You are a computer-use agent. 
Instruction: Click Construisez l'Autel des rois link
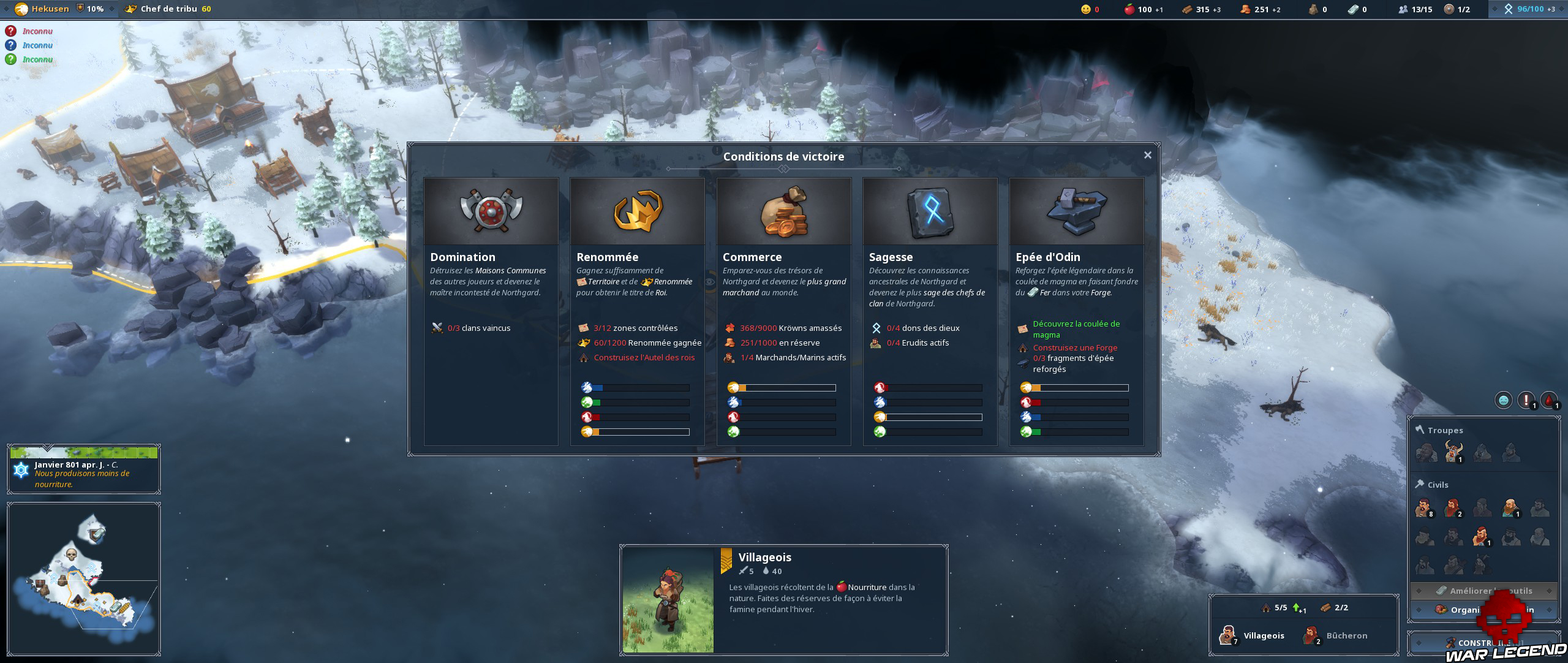coord(644,357)
